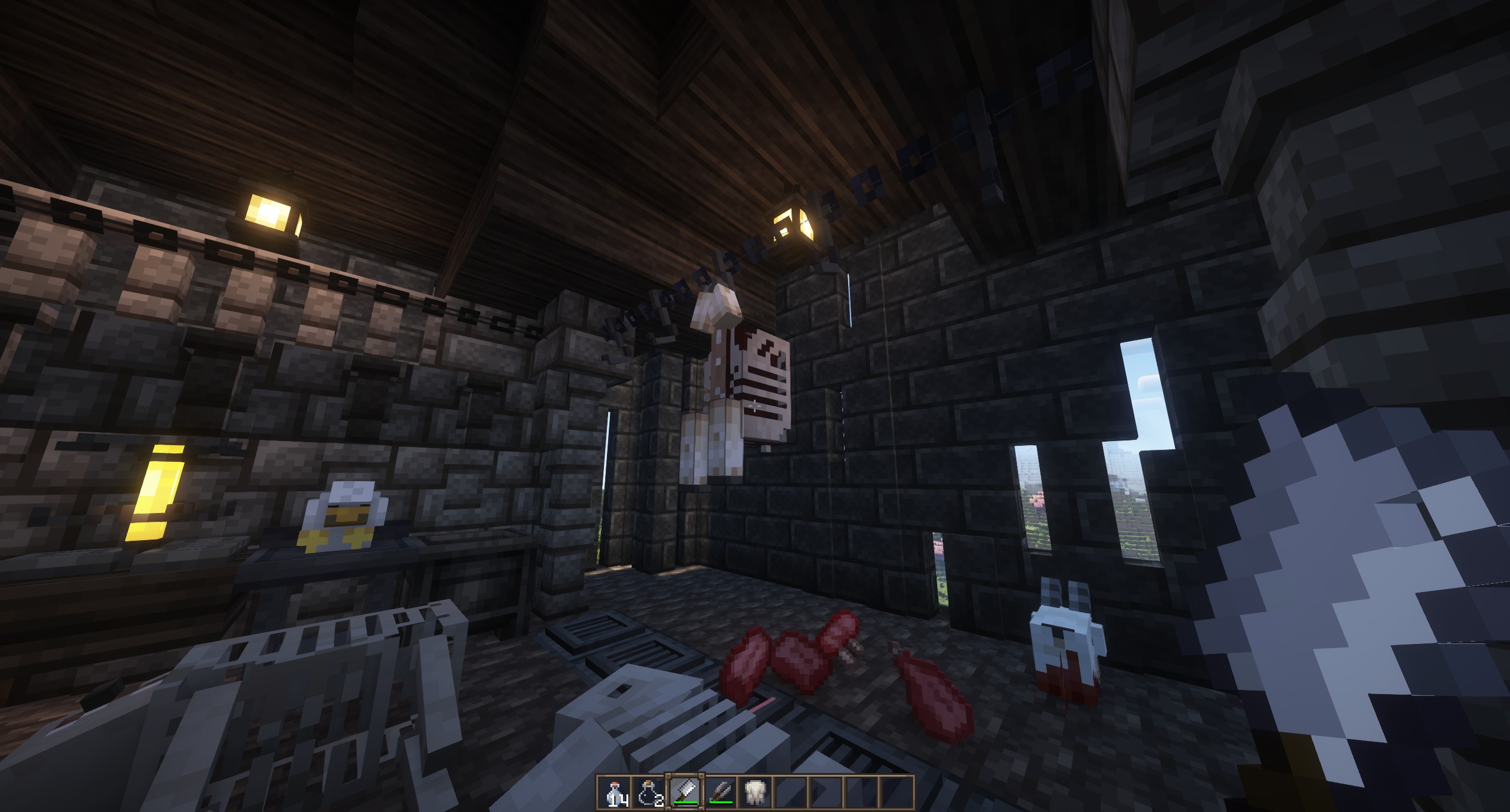Select the stack of 14 filled bottles
The width and height of the screenshot is (1510, 812).
[614, 792]
